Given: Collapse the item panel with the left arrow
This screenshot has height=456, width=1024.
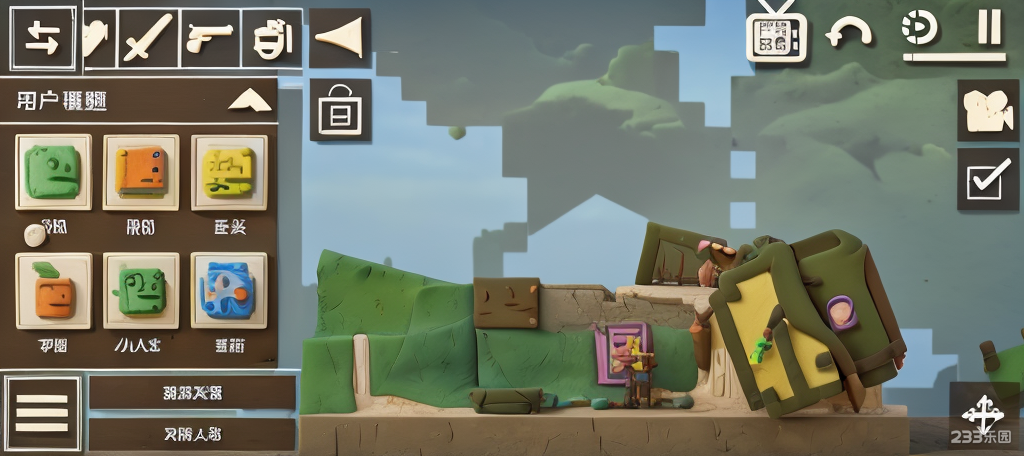Looking at the screenshot, I should [x=339, y=38].
